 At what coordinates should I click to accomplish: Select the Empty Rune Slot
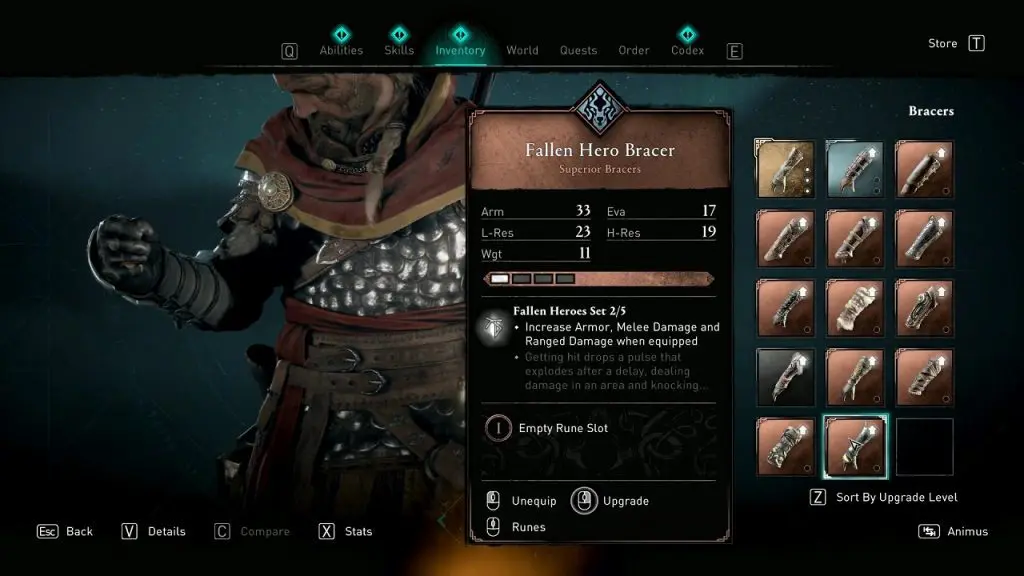563,428
